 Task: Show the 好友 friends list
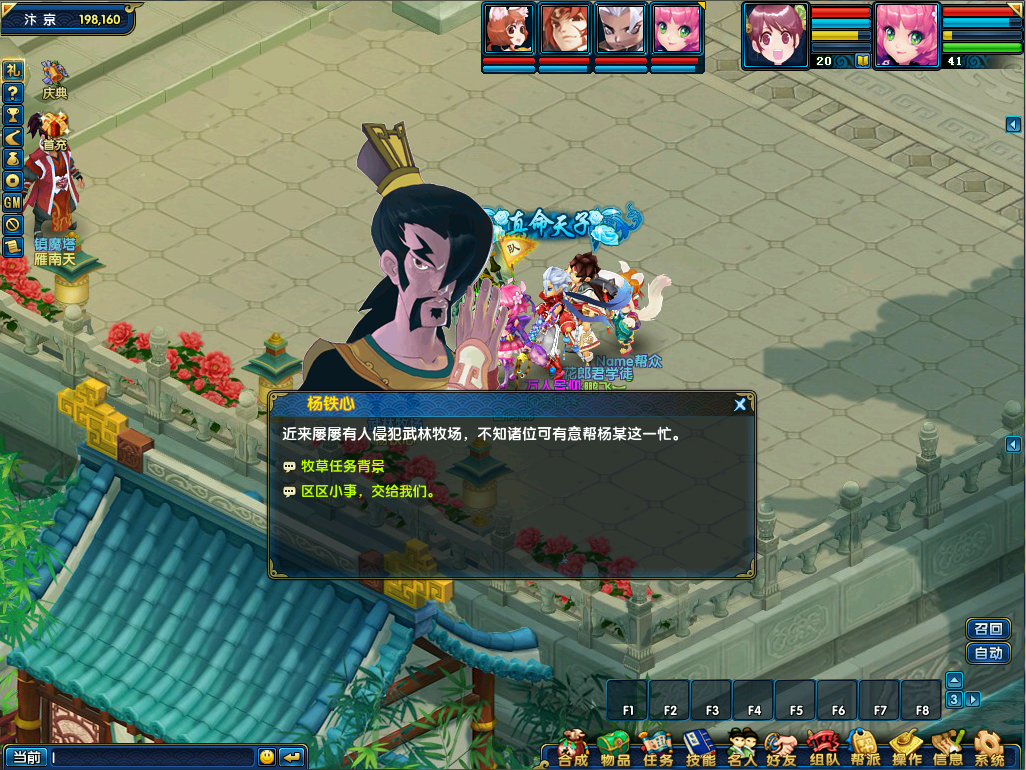point(781,748)
